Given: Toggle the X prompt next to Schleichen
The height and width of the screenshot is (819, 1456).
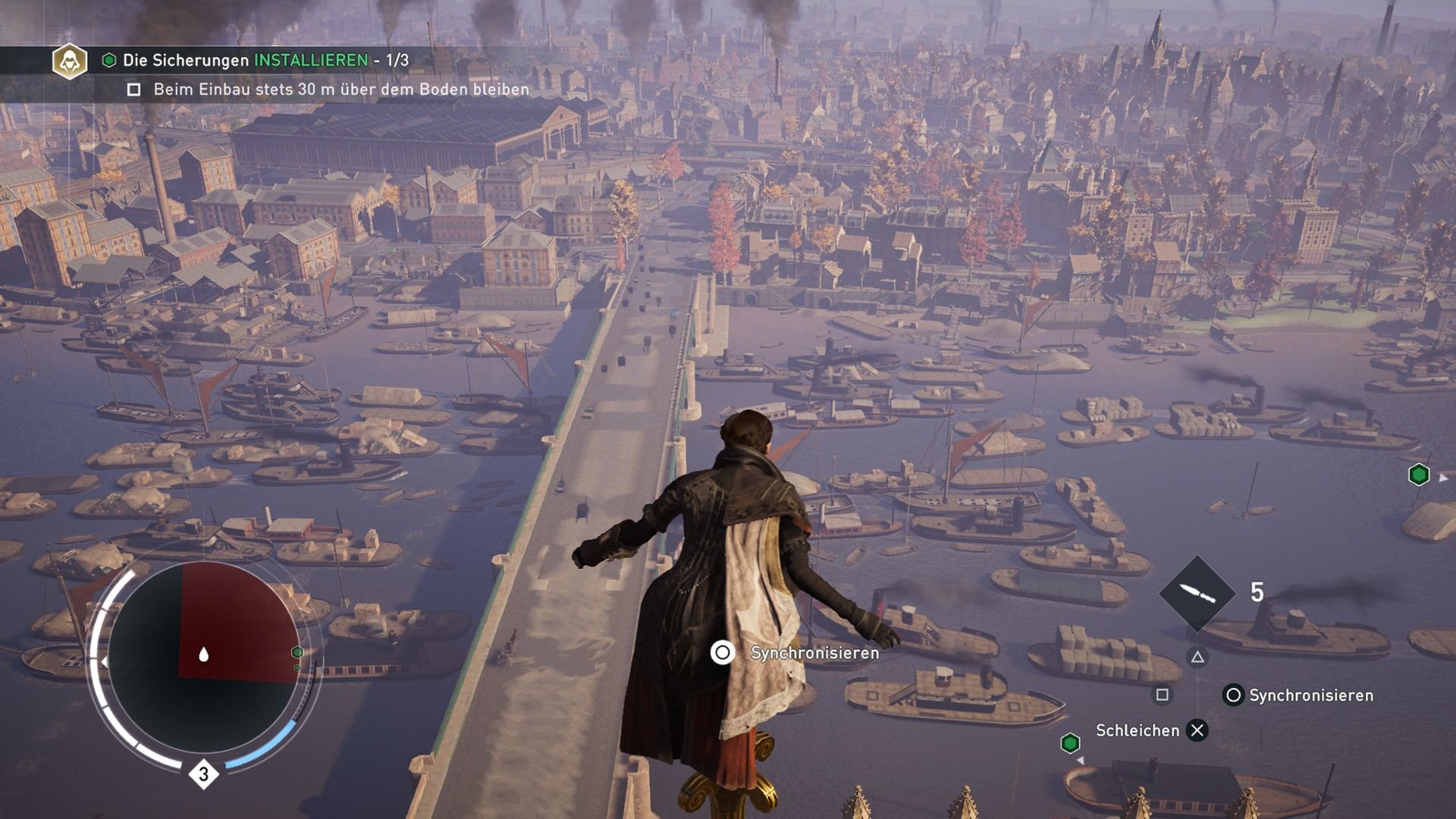Looking at the screenshot, I should click(1197, 730).
